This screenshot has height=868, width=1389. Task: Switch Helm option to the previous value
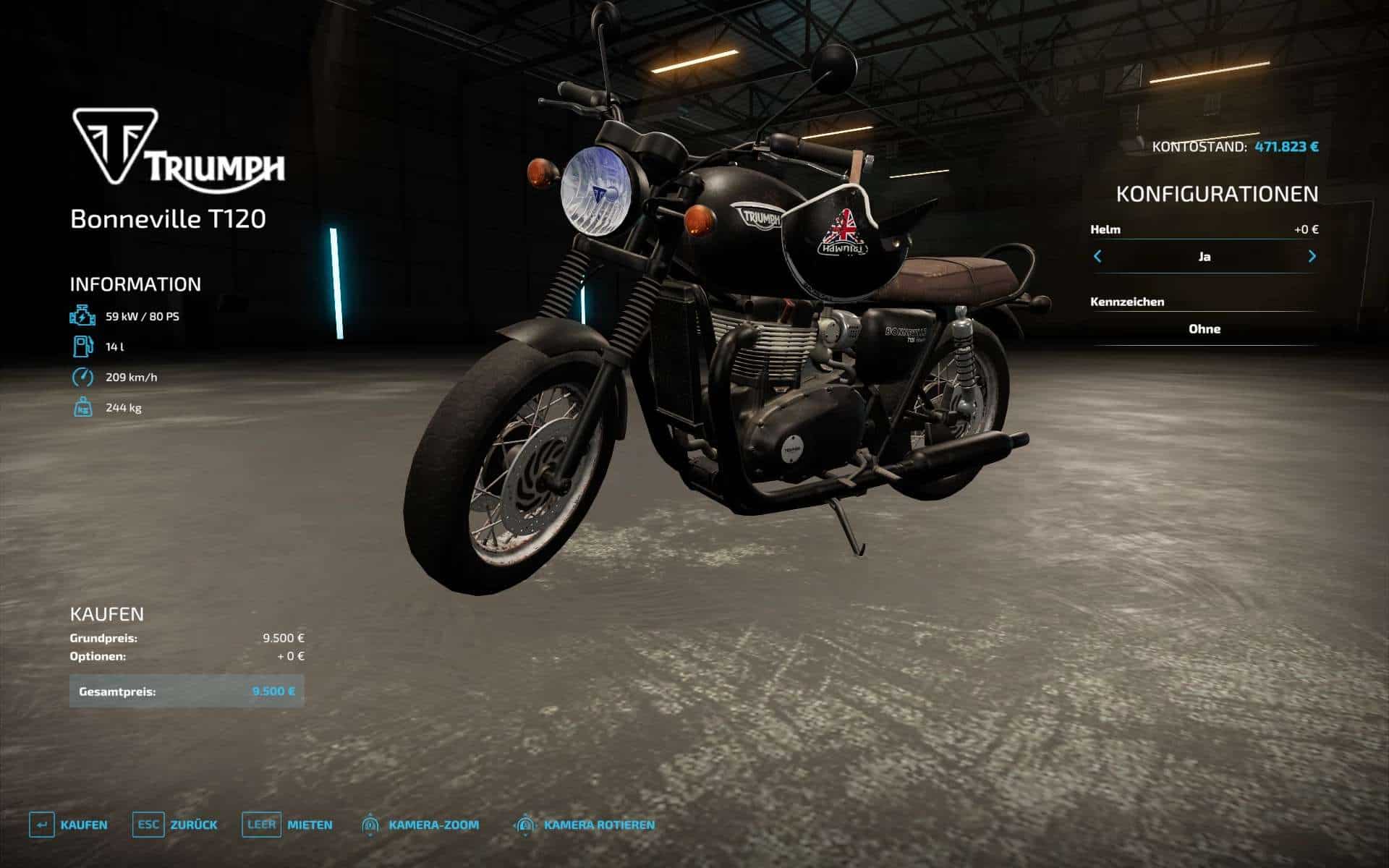coord(1097,256)
